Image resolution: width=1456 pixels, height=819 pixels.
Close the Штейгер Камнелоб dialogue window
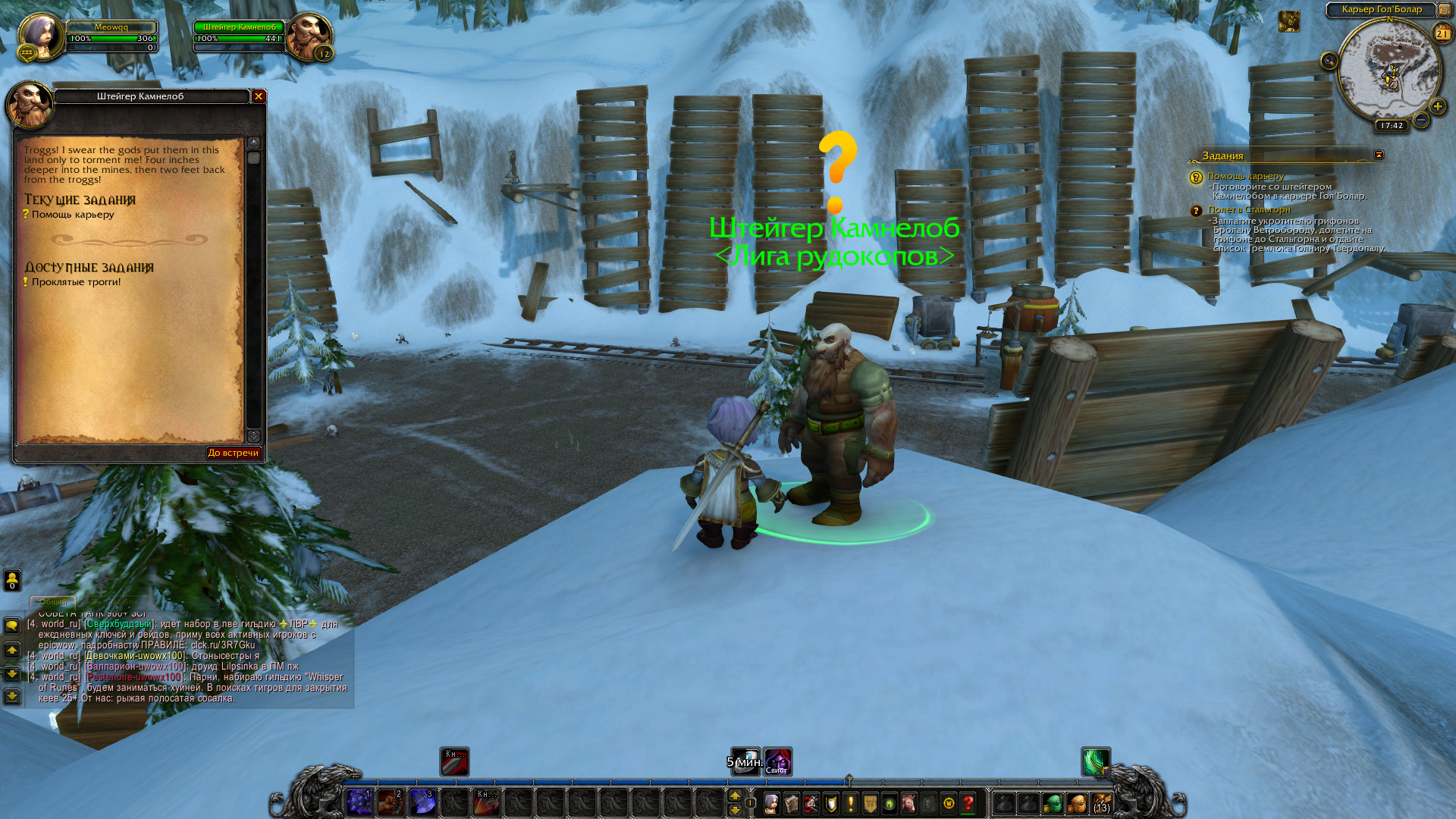pos(259,96)
